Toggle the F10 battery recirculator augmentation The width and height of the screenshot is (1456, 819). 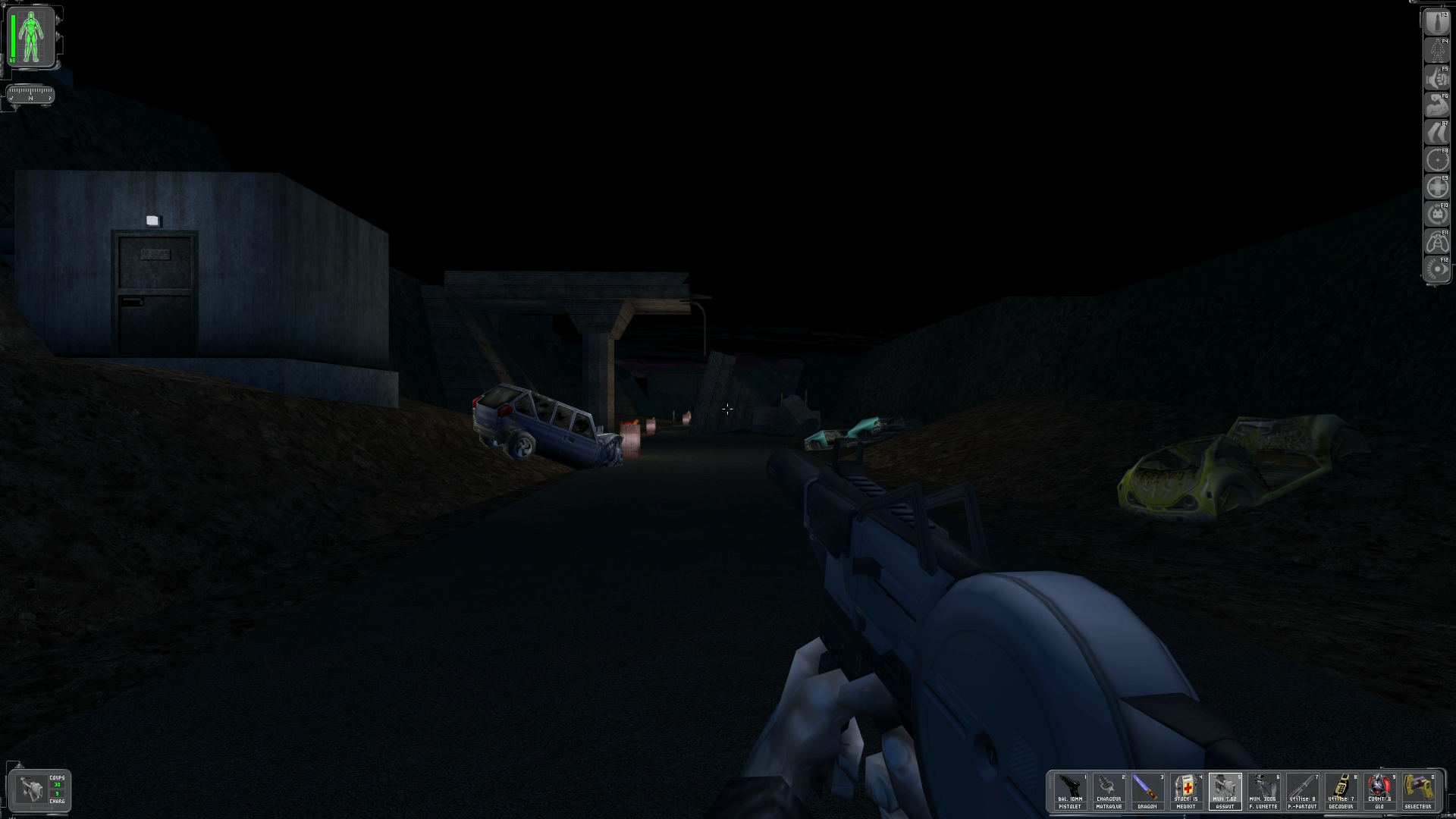[x=1436, y=215]
